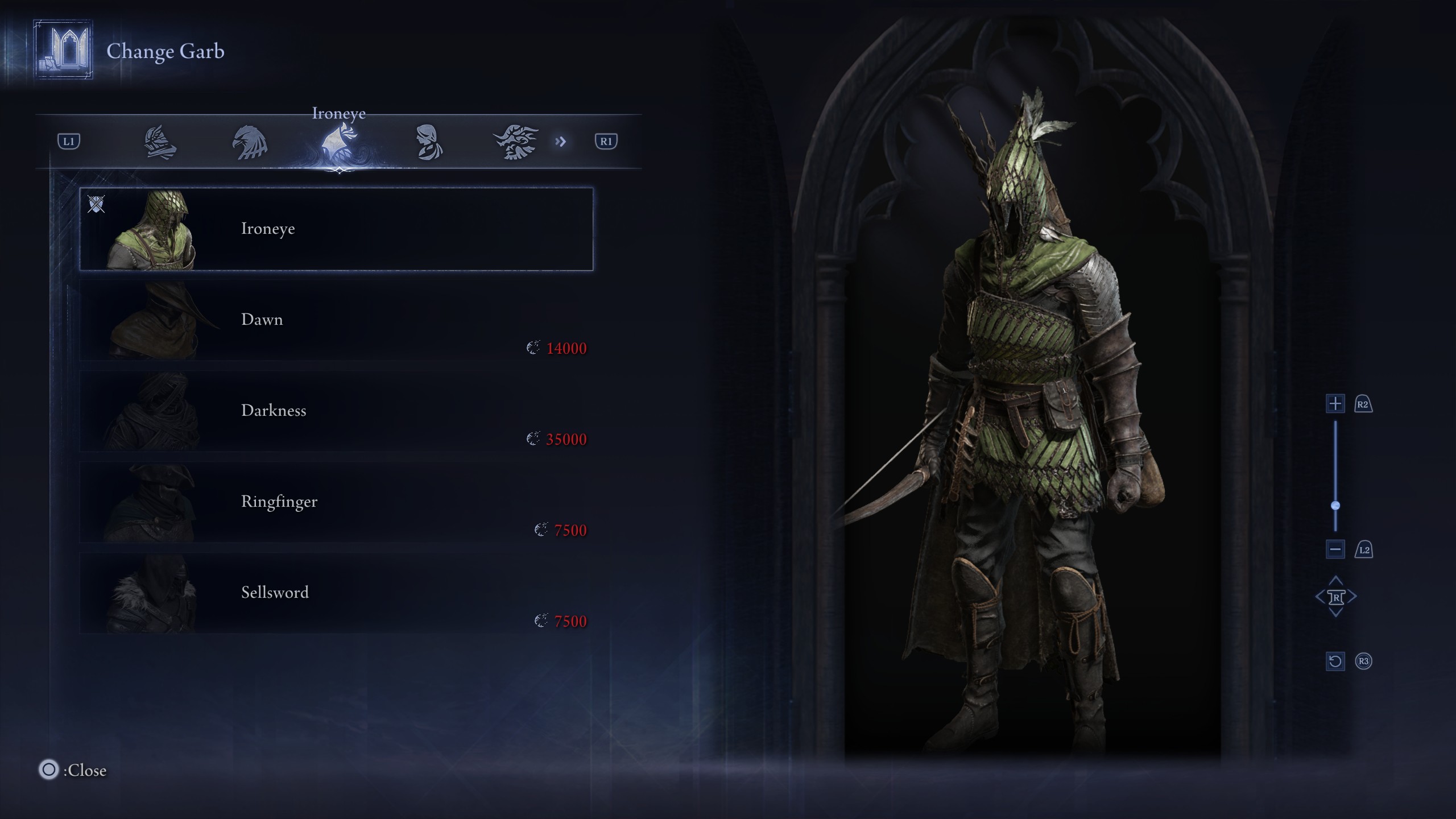Open the Guardian eagle head tab
Image resolution: width=1456 pixels, height=819 pixels.
point(250,142)
